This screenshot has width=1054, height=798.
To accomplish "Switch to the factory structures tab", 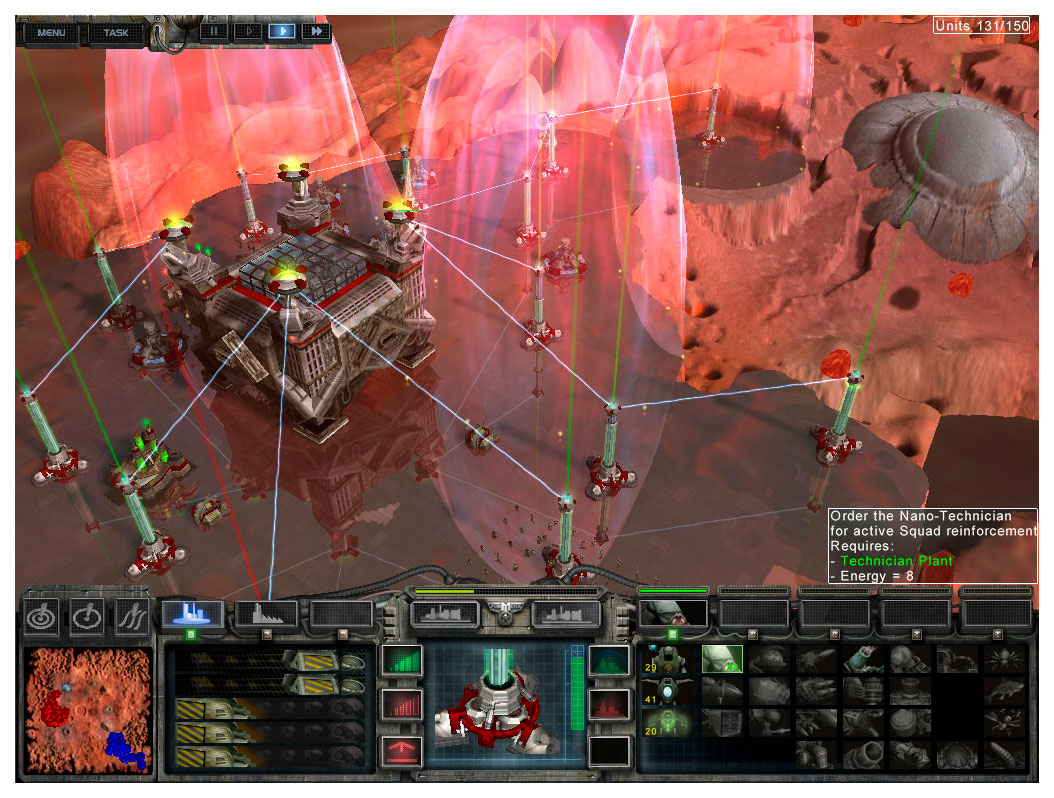I will (267, 614).
